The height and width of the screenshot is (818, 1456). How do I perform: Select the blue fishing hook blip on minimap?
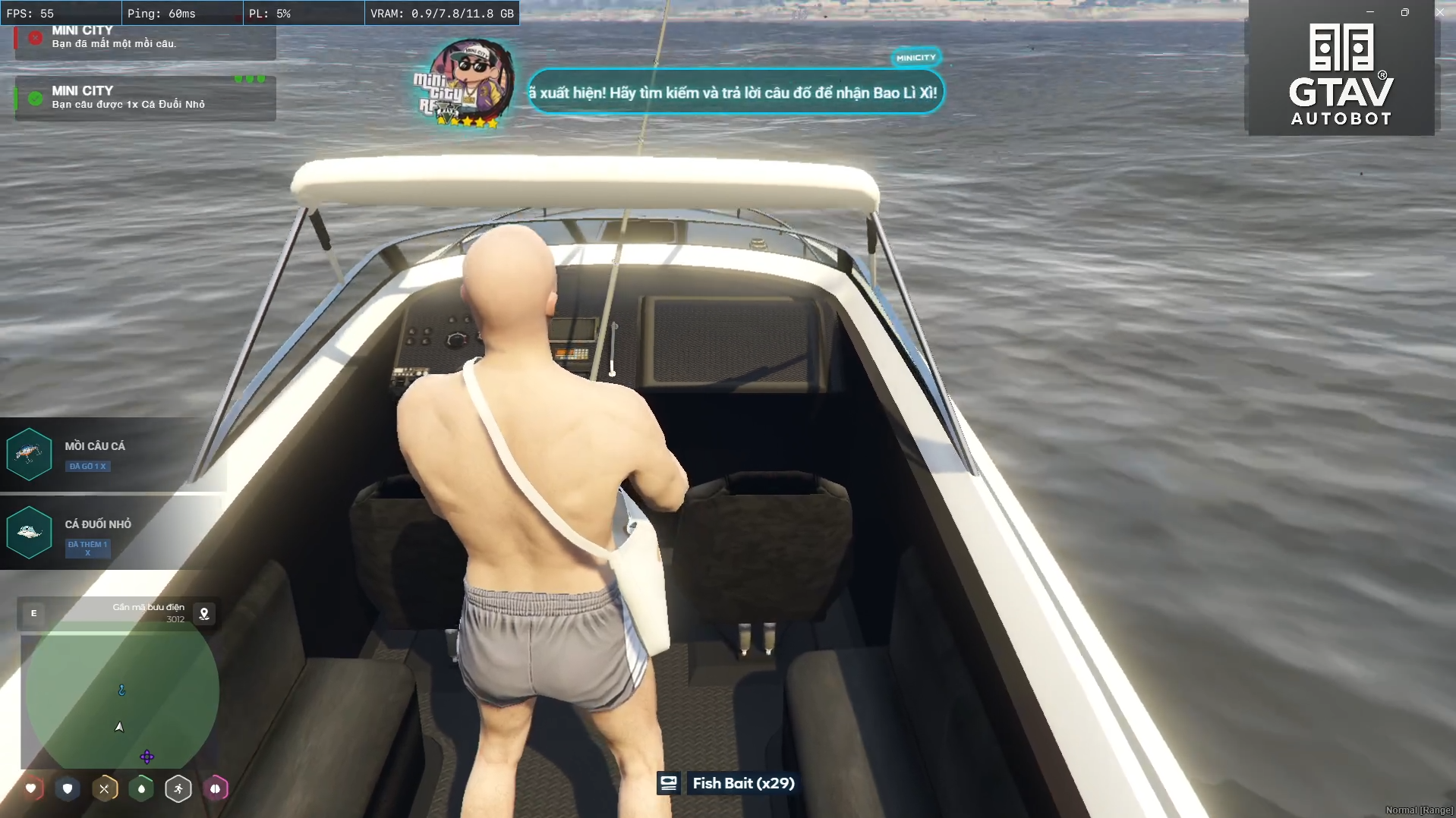coord(121,690)
